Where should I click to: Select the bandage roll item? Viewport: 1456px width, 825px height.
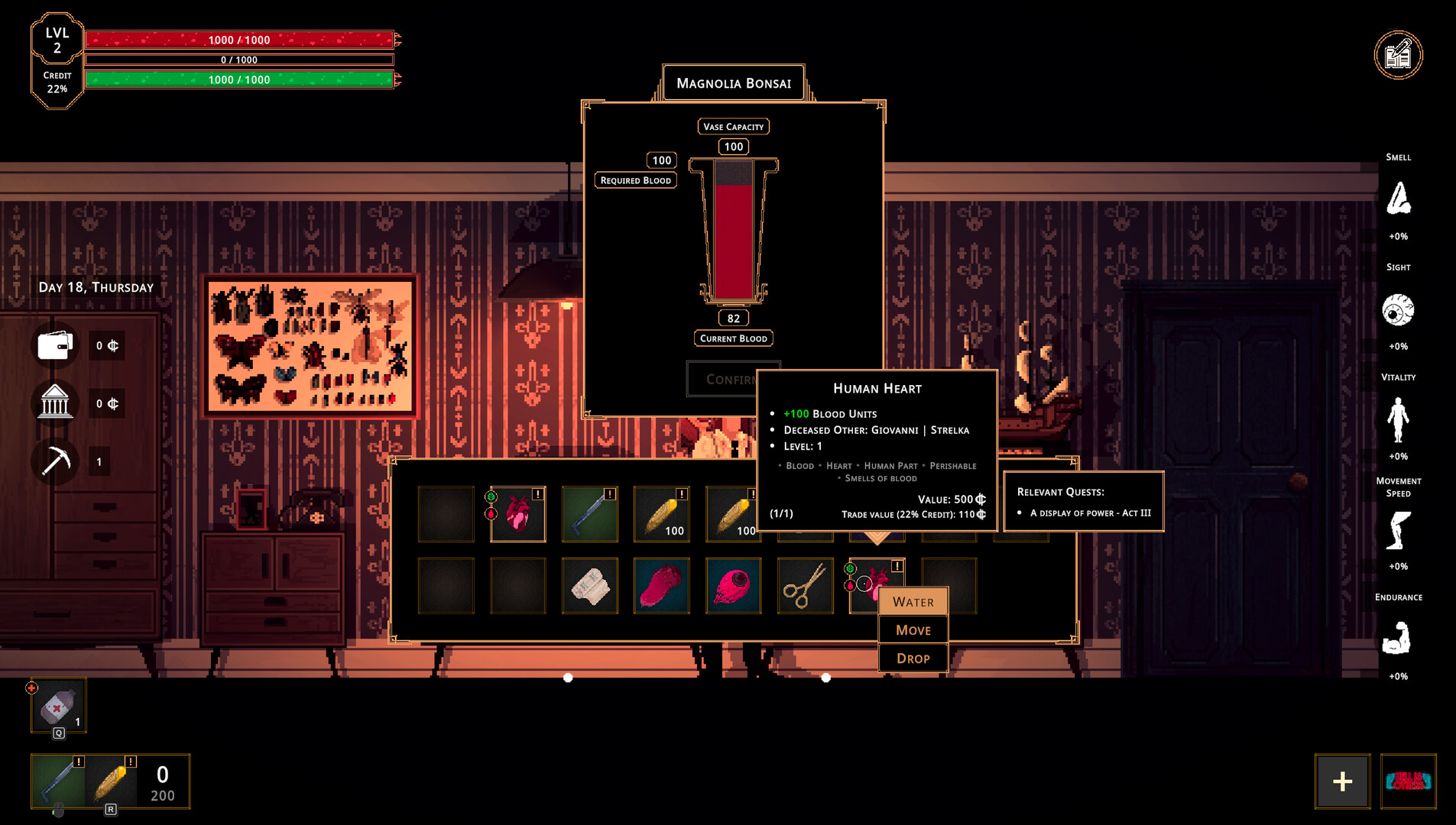click(x=589, y=586)
